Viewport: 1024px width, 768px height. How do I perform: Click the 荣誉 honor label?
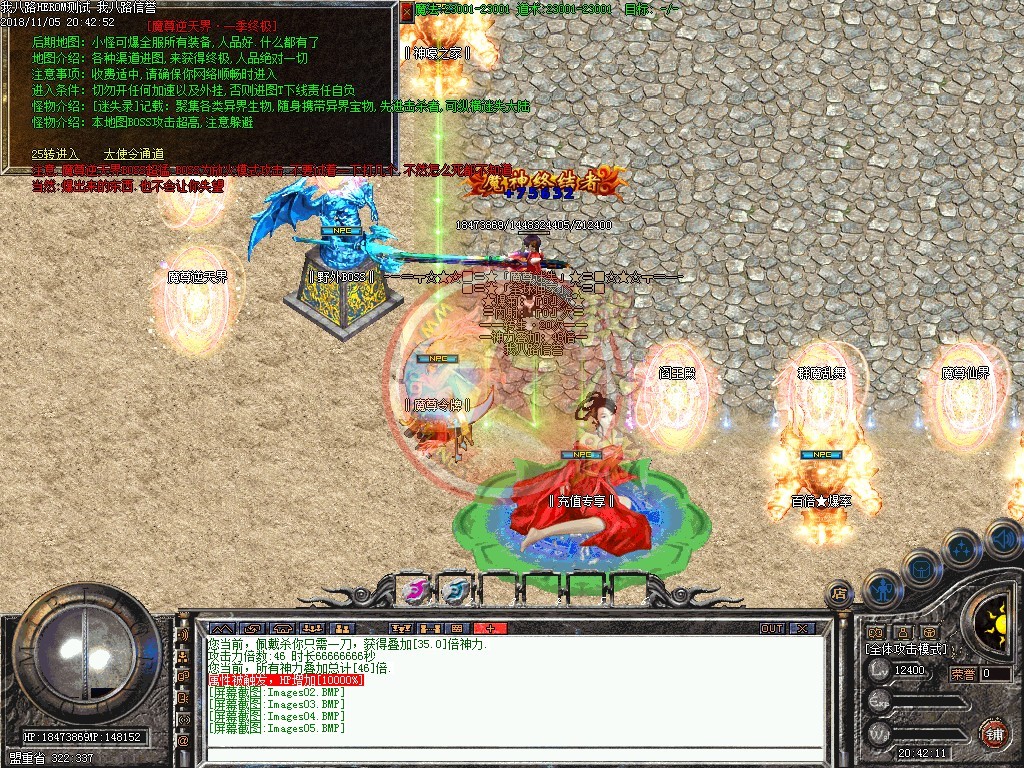[x=964, y=674]
